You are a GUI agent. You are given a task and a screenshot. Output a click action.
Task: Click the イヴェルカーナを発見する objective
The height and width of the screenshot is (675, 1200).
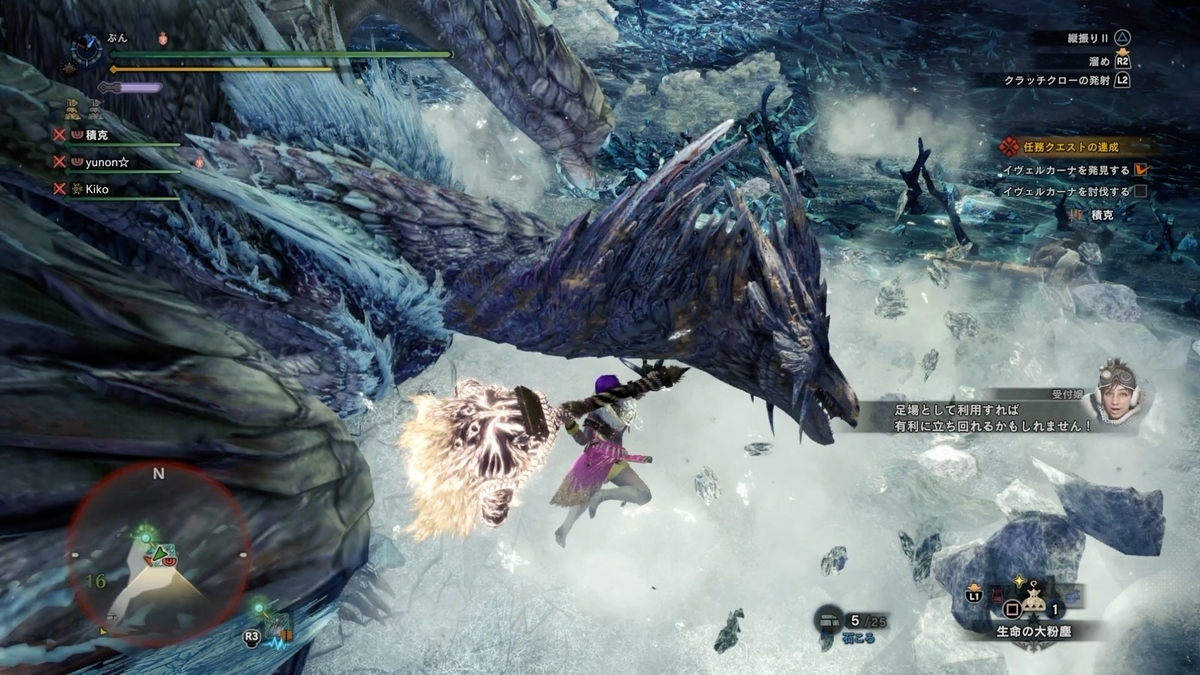pyautogui.click(x=1069, y=170)
